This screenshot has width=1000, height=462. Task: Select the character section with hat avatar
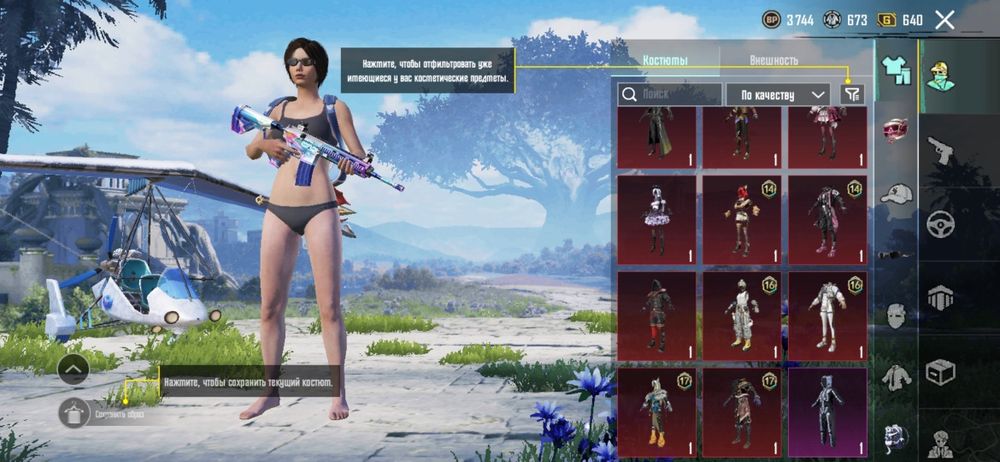click(940, 76)
